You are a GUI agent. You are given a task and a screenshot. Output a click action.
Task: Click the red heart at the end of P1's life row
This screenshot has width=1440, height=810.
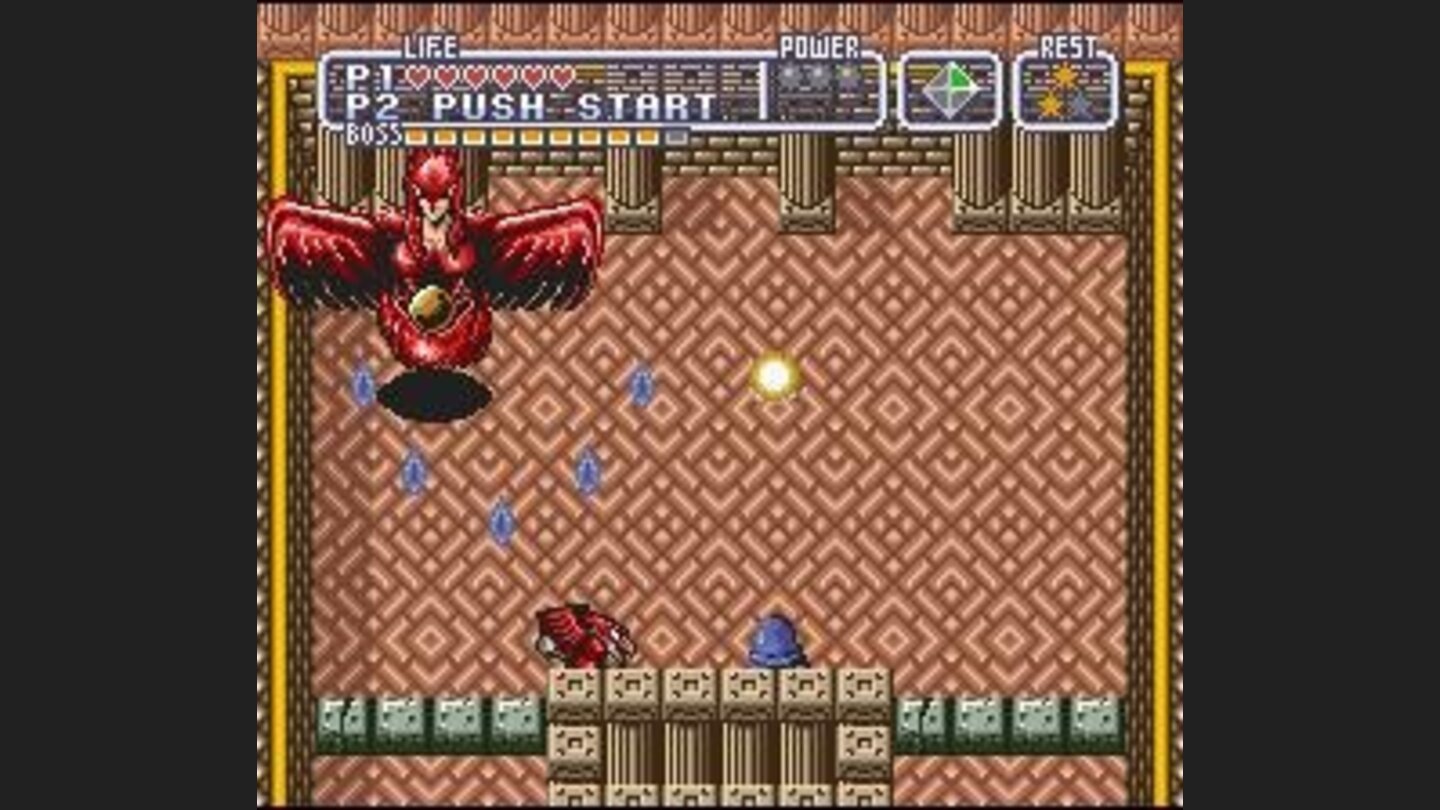[565, 77]
